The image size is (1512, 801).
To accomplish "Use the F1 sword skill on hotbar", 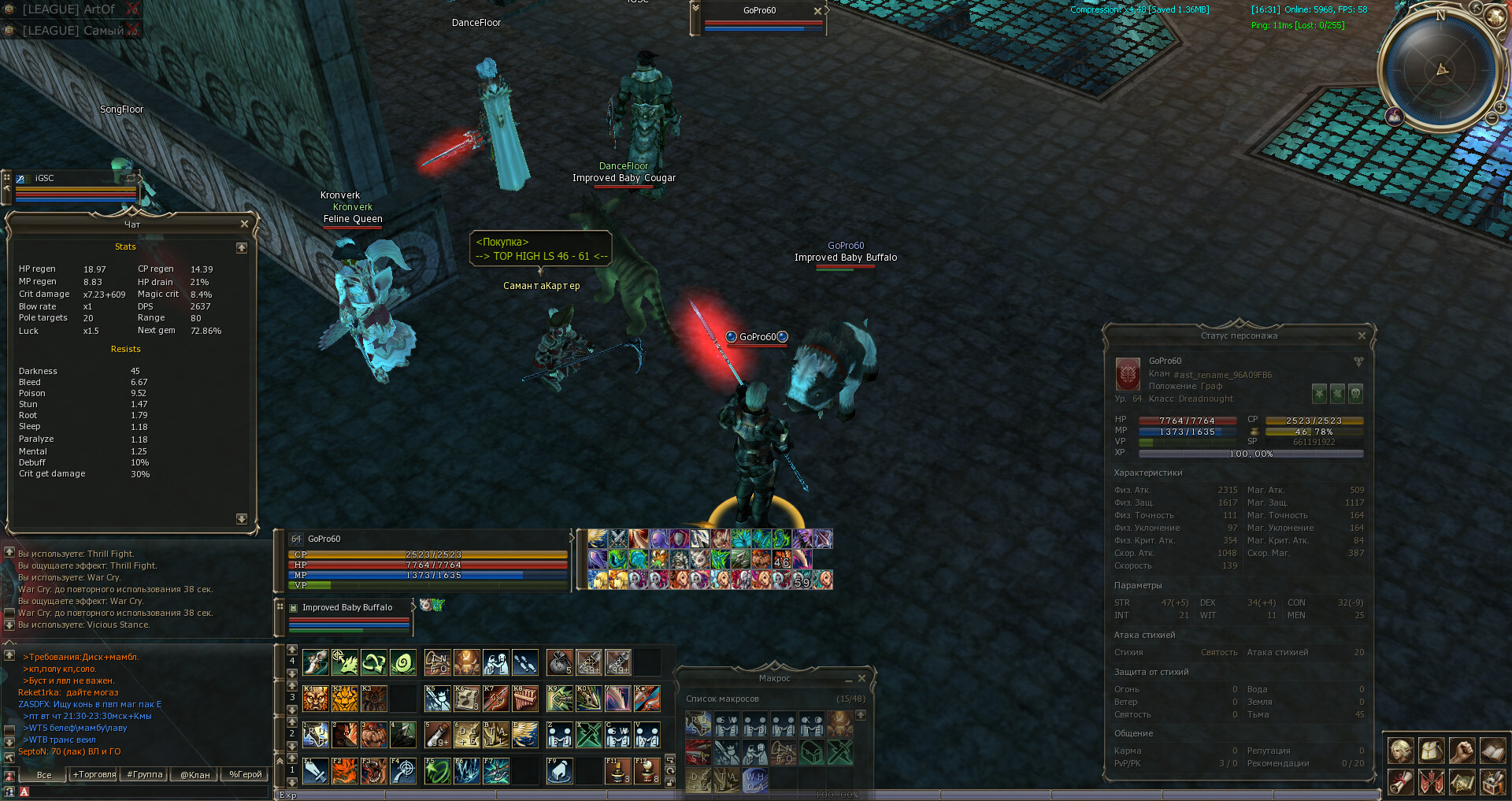I will coord(316,771).
